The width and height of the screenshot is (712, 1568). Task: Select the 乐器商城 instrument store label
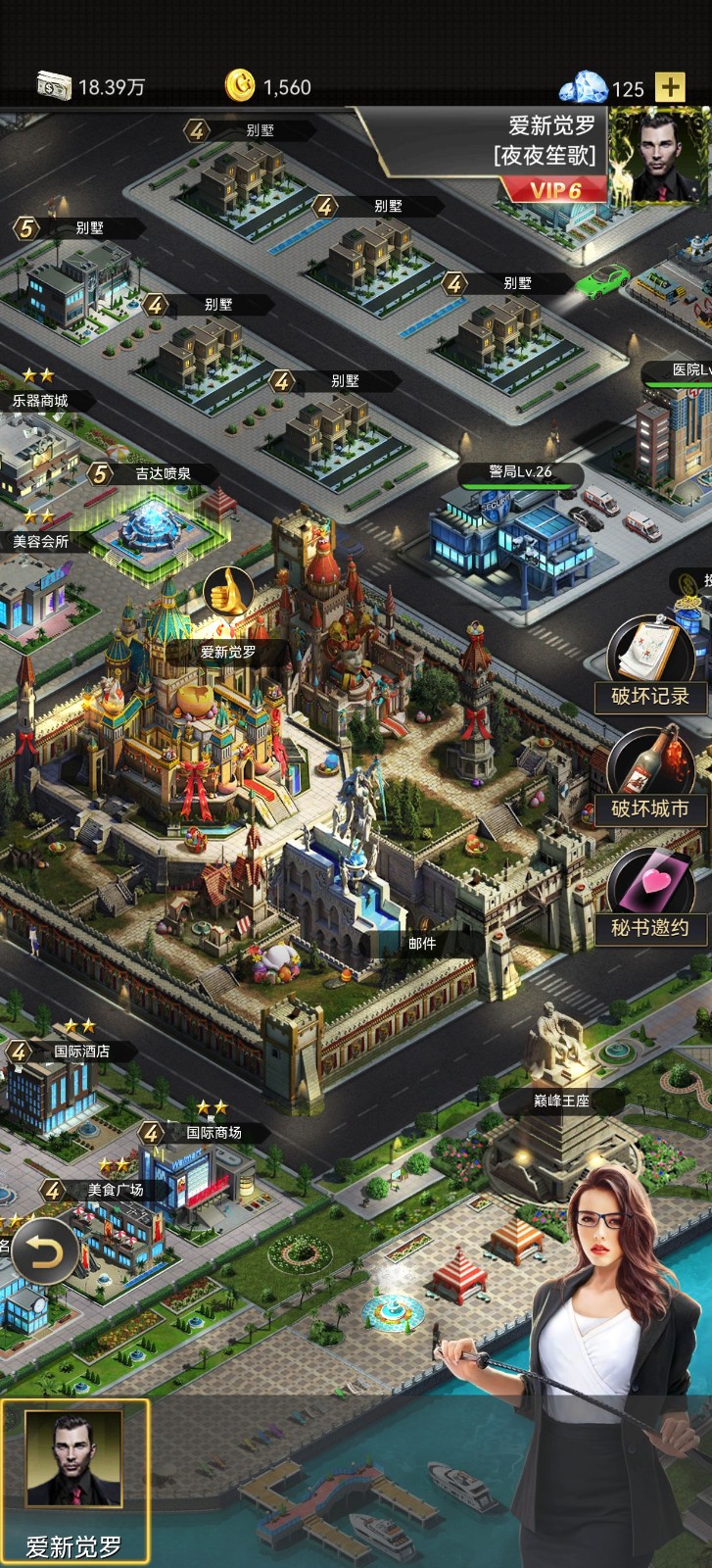click(x=40, y=401)
